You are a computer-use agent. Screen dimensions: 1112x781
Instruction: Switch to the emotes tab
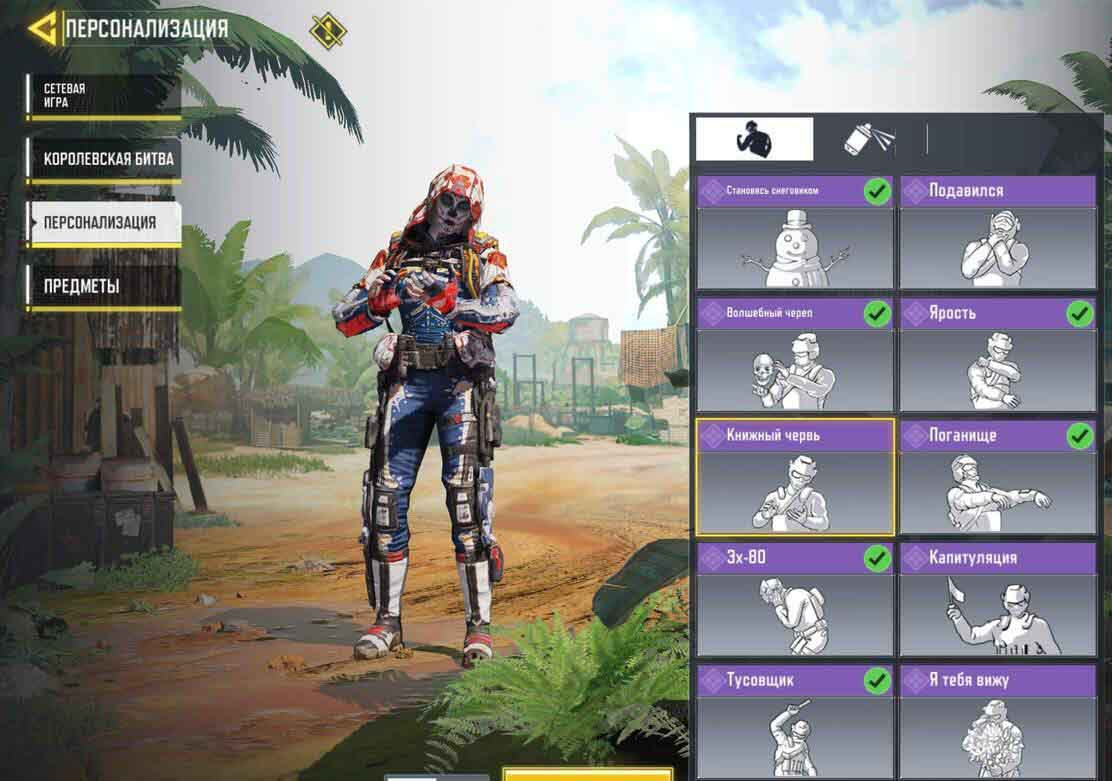pyautogui.click(x=754, y=139)
